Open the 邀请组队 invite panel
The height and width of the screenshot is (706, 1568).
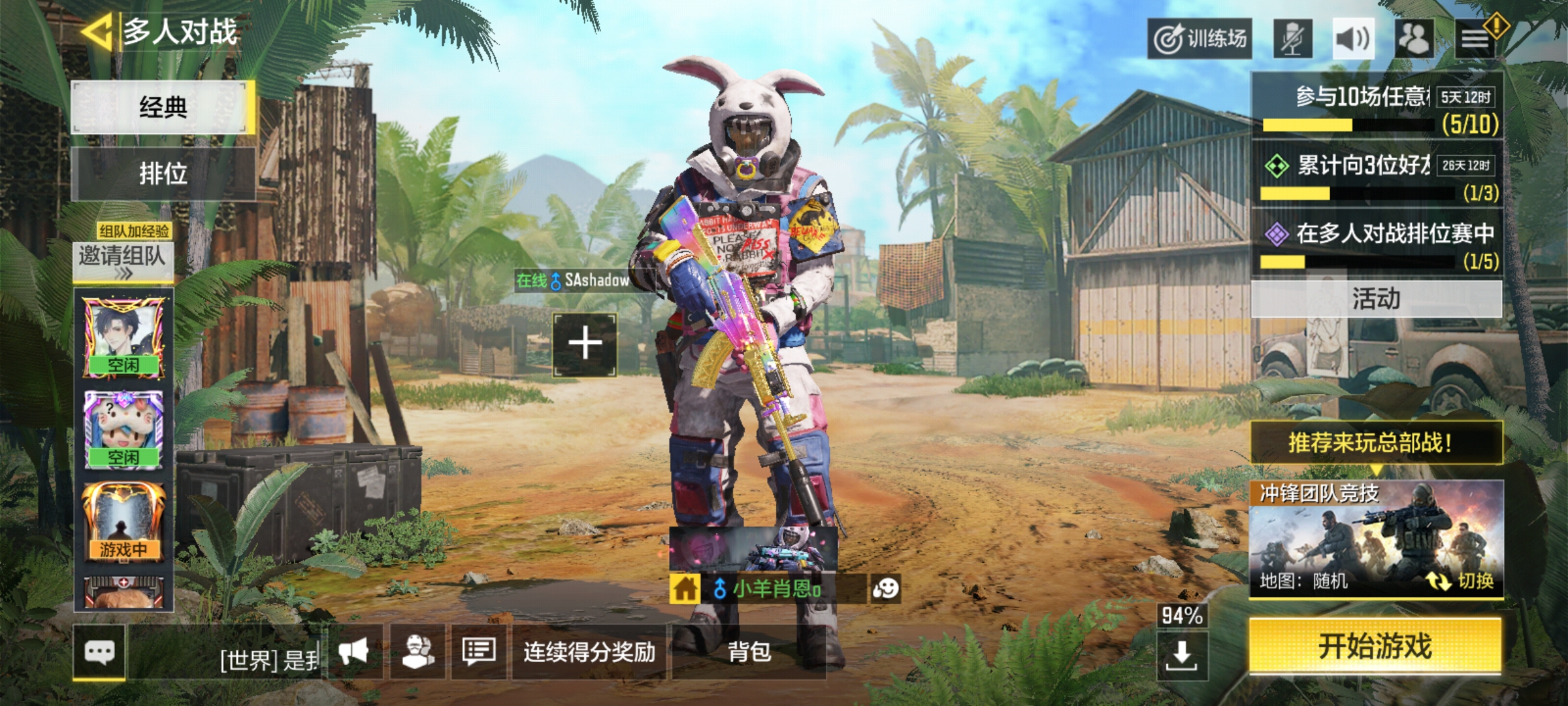pyautogui.click(x=123, y=260)
